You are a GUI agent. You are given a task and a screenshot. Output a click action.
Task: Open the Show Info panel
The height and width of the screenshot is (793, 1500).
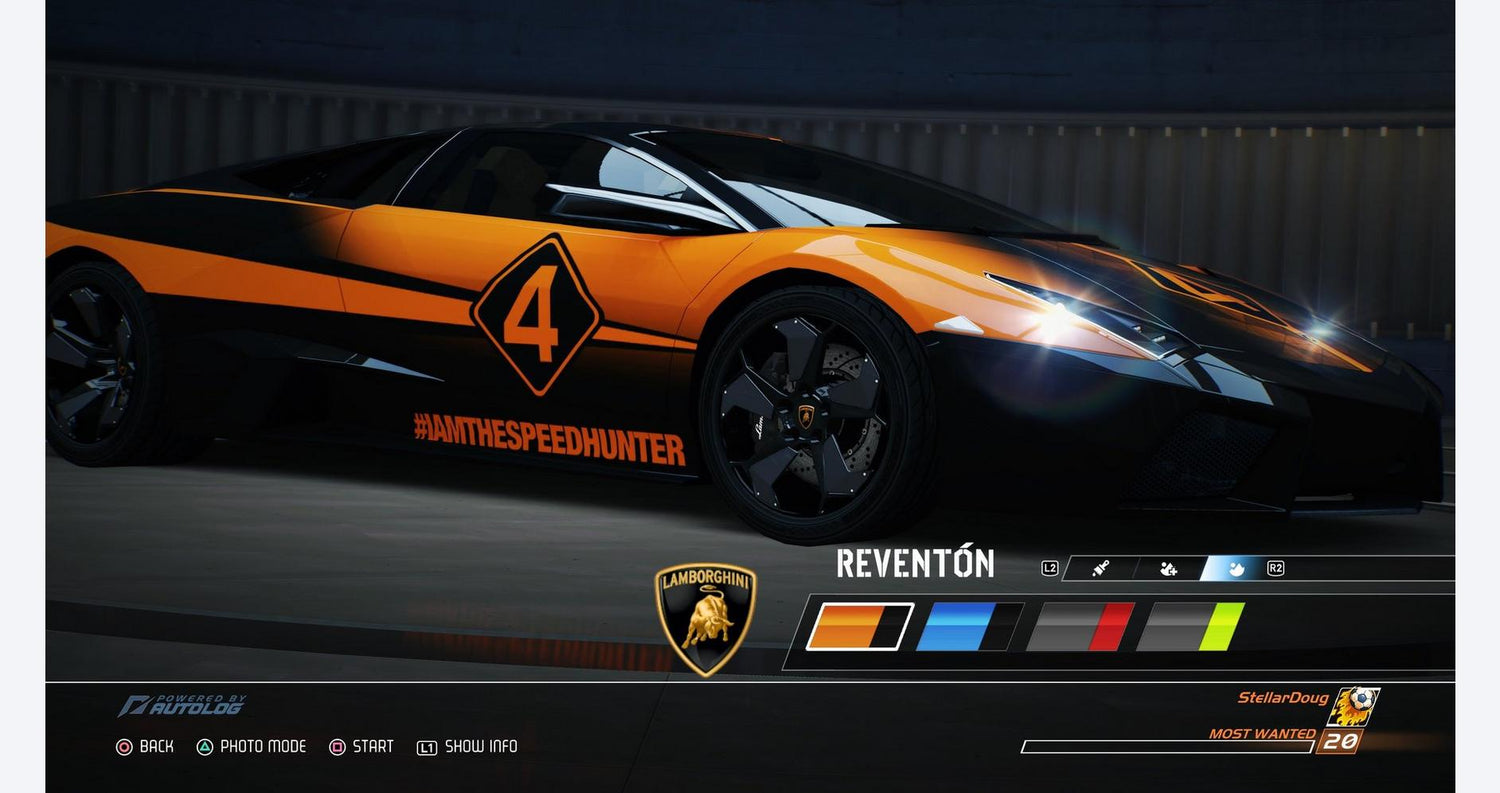(468, 747)
